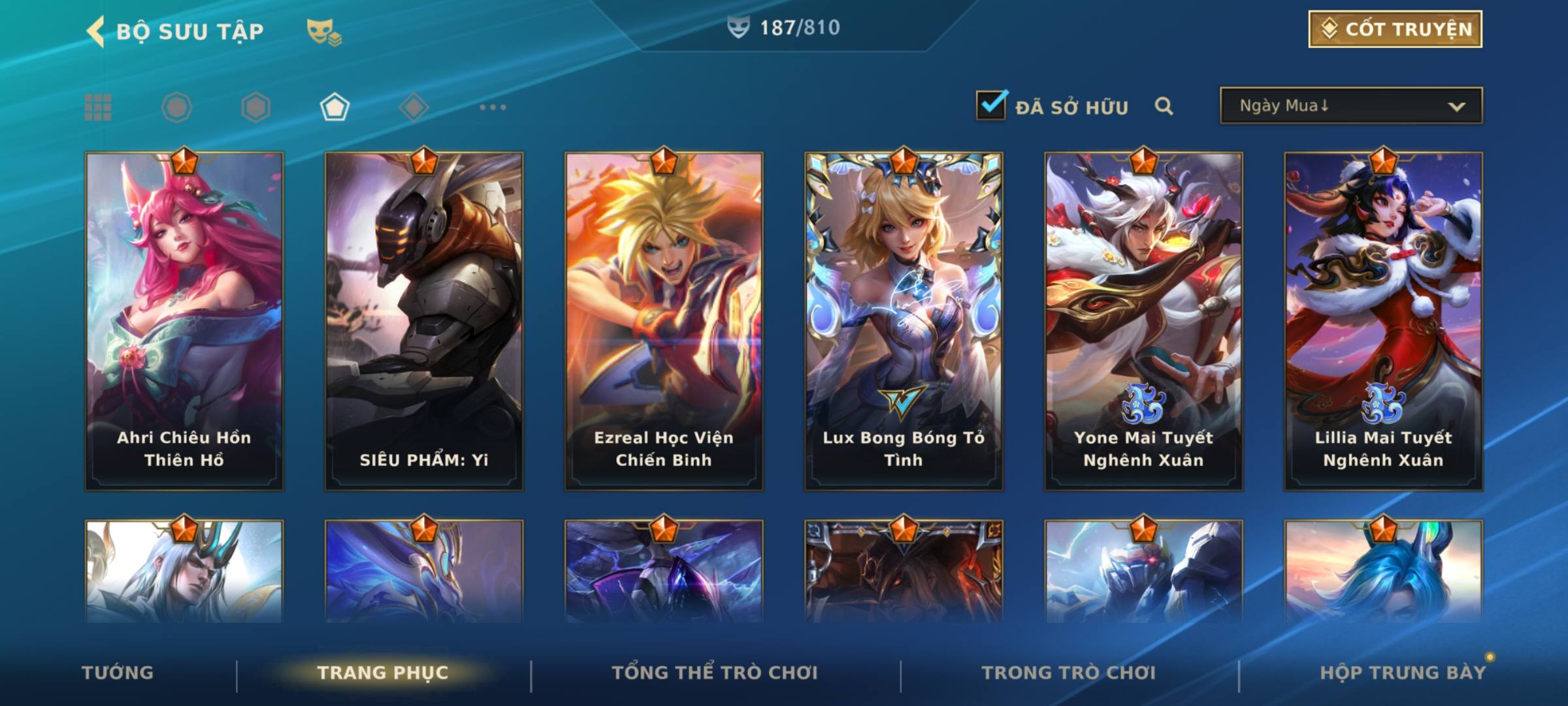The height and width of the screenshot is (706, 1568).
Task: Choose the SIÊU PHẨM: Yi skin card
Action: pos(424,322)
